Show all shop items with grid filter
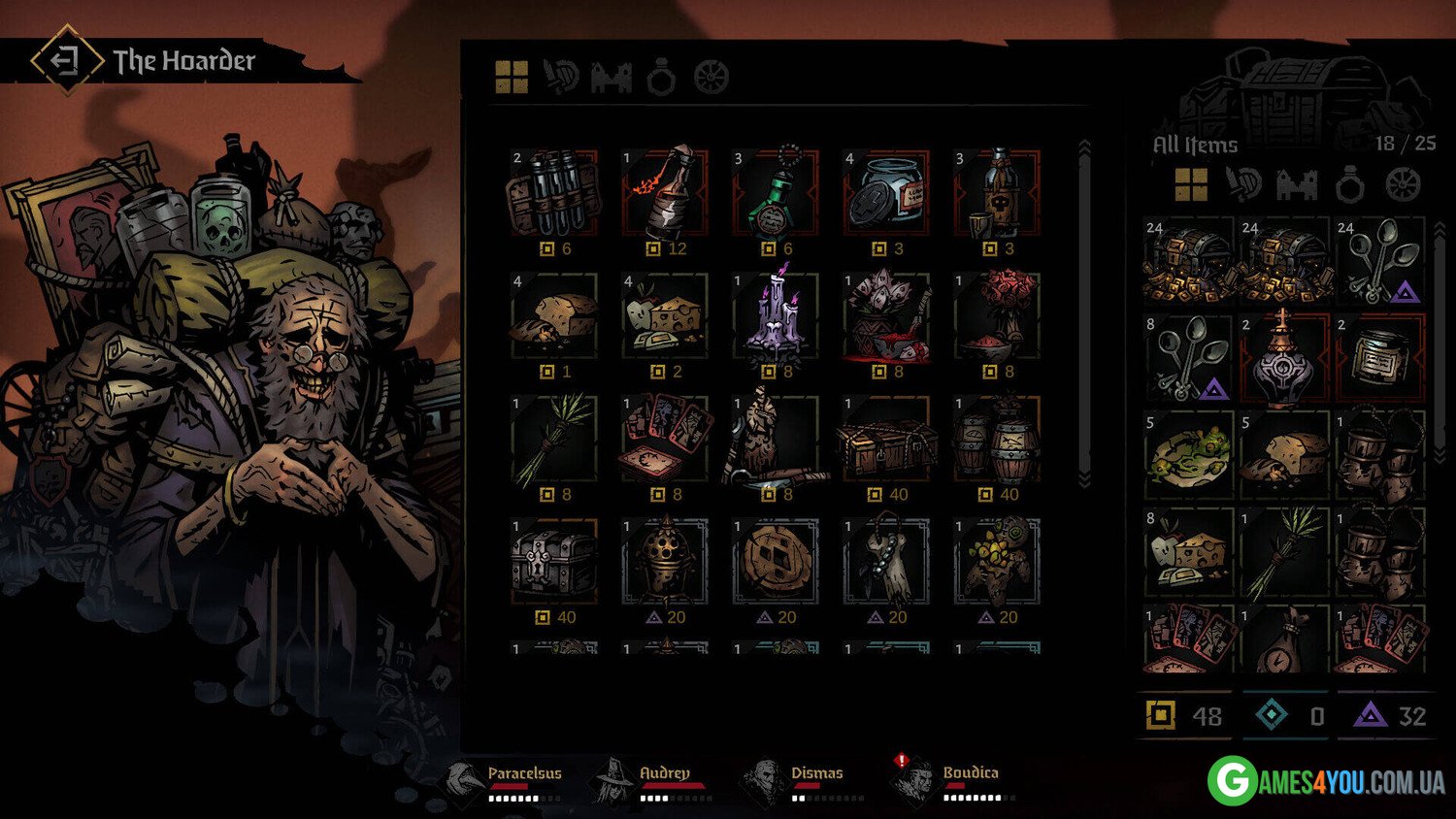 [512, 77]
